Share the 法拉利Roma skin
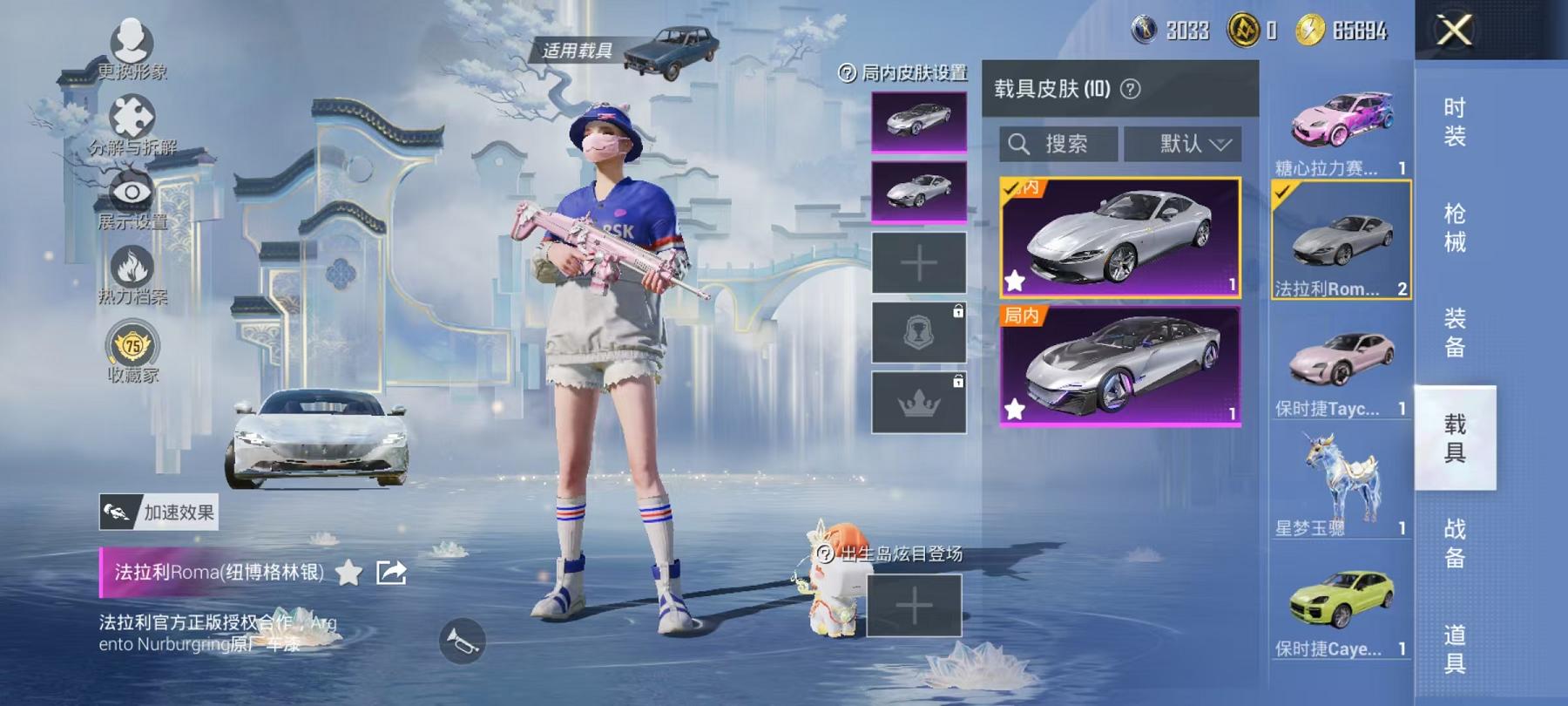The height and width of the screenshot is (706, 1568). (391, 573)
